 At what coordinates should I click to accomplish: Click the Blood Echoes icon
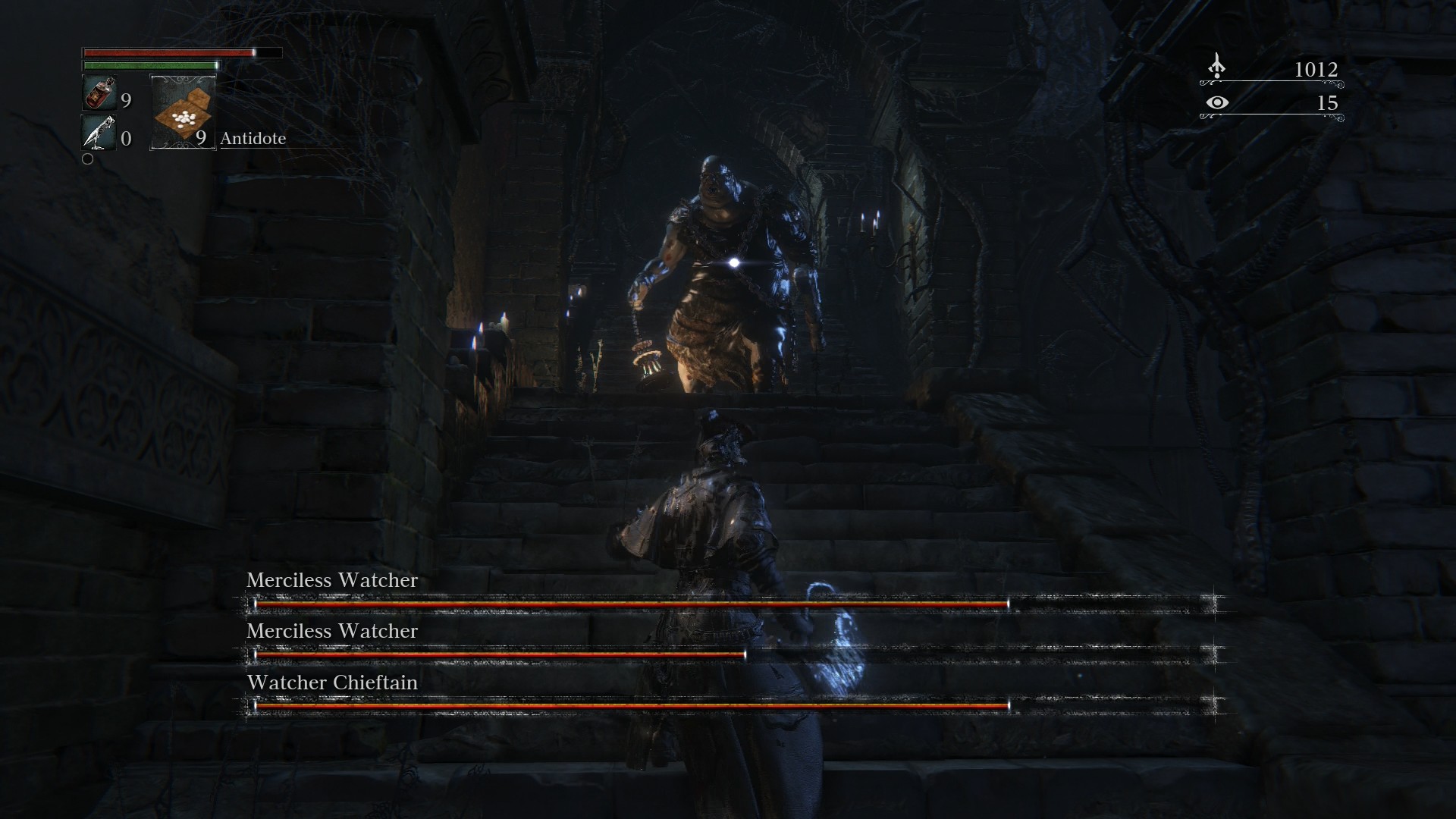[x=1216, y=67]
